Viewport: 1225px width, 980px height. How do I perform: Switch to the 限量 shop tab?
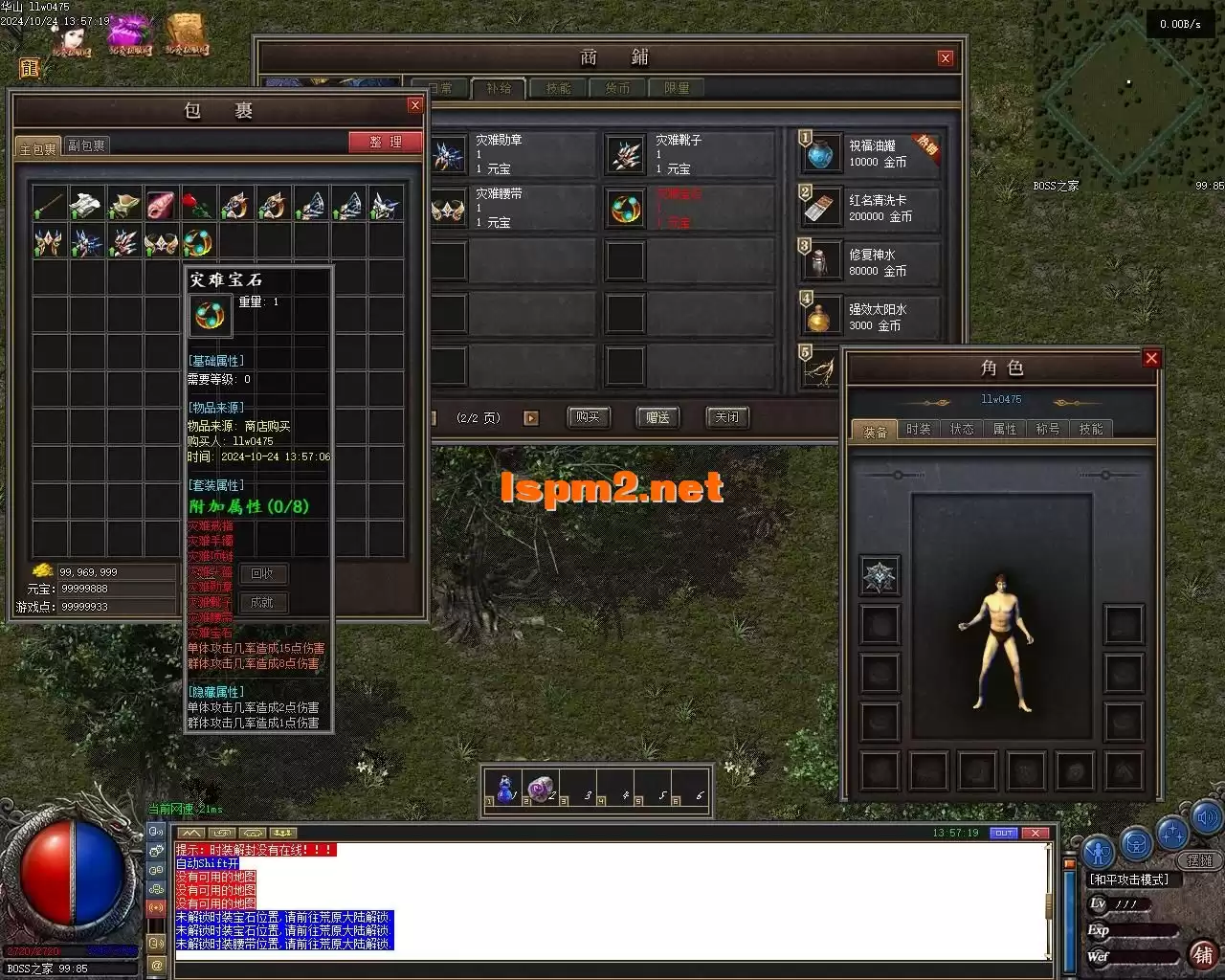(677, 88)
